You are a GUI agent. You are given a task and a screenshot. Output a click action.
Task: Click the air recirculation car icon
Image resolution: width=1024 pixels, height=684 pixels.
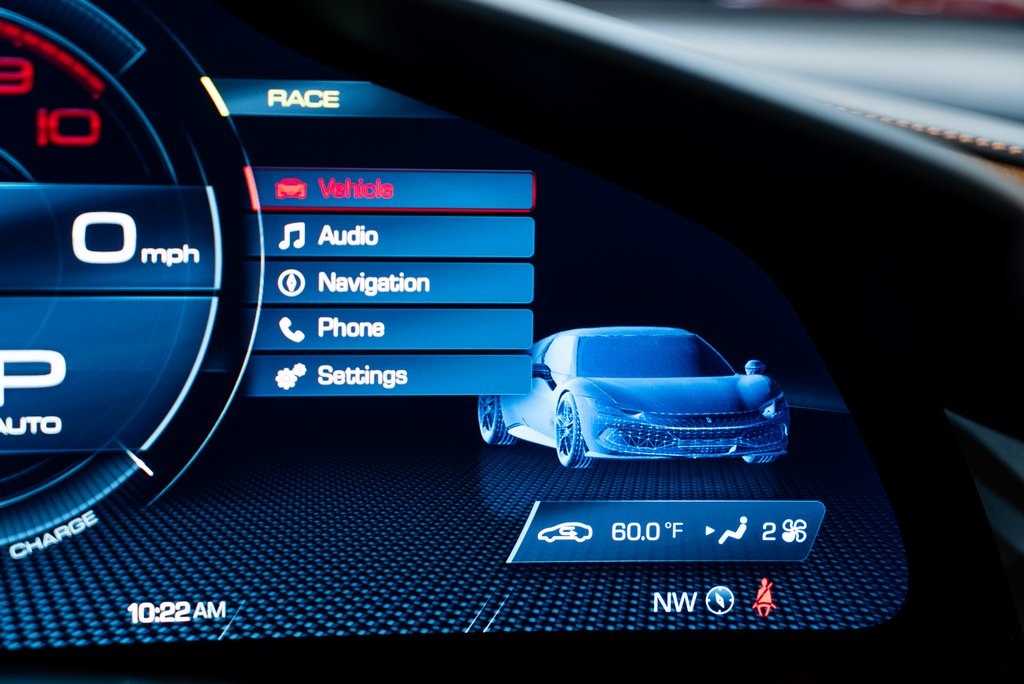point(565,532)
